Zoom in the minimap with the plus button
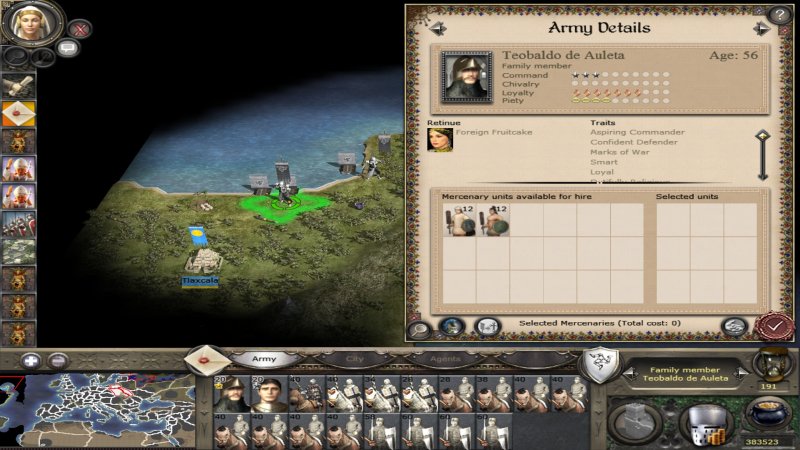 click(x=31, y=361)
